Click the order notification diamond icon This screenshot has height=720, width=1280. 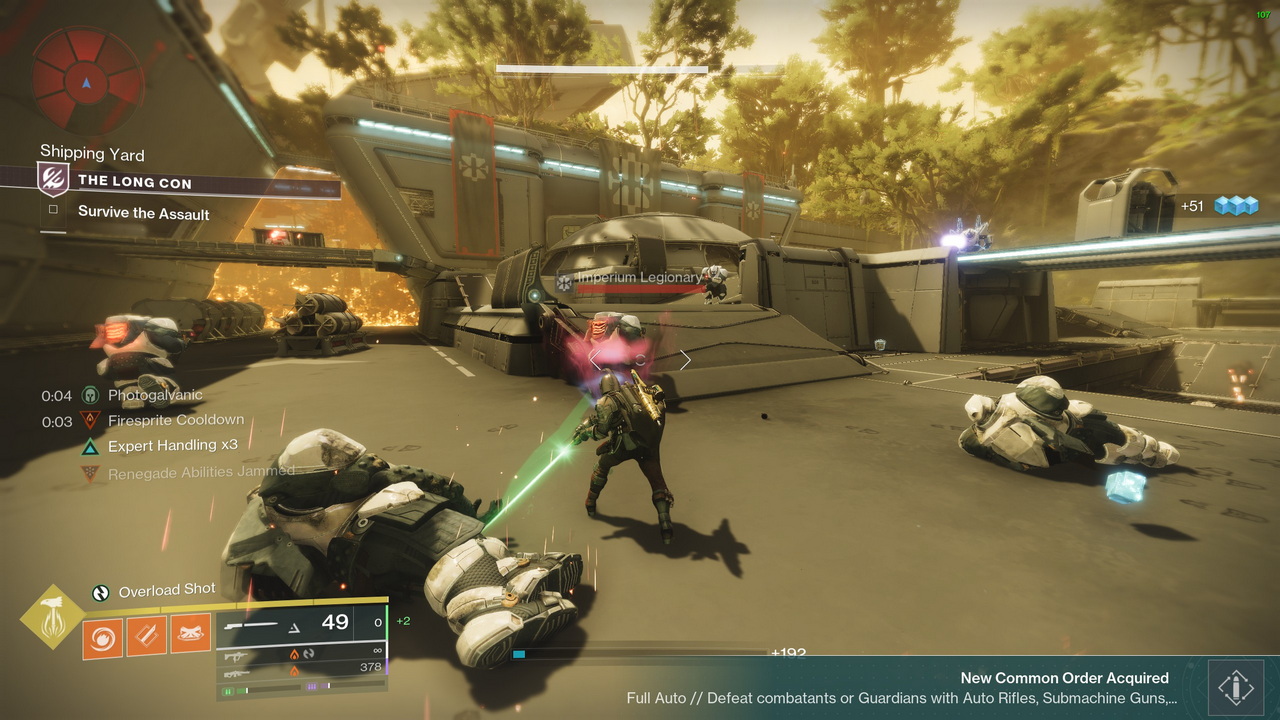click(1236, 688)
